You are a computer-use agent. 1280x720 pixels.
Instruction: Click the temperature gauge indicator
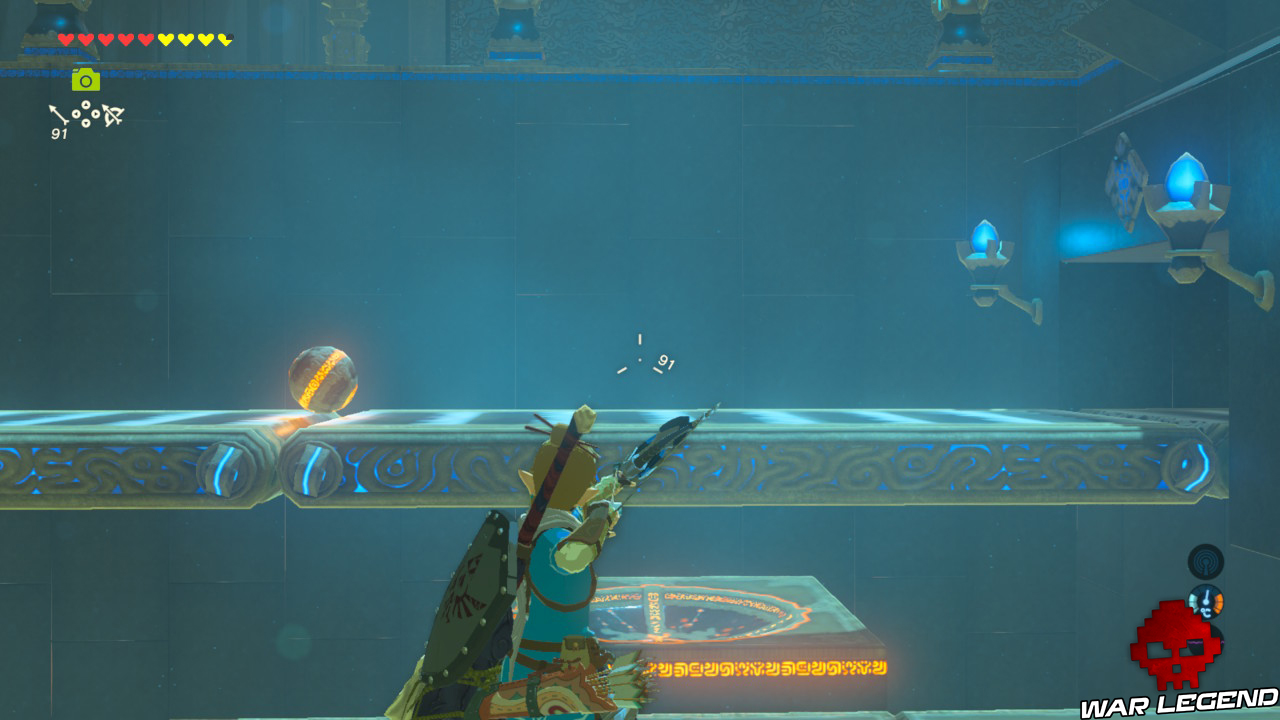point(1208,602)
